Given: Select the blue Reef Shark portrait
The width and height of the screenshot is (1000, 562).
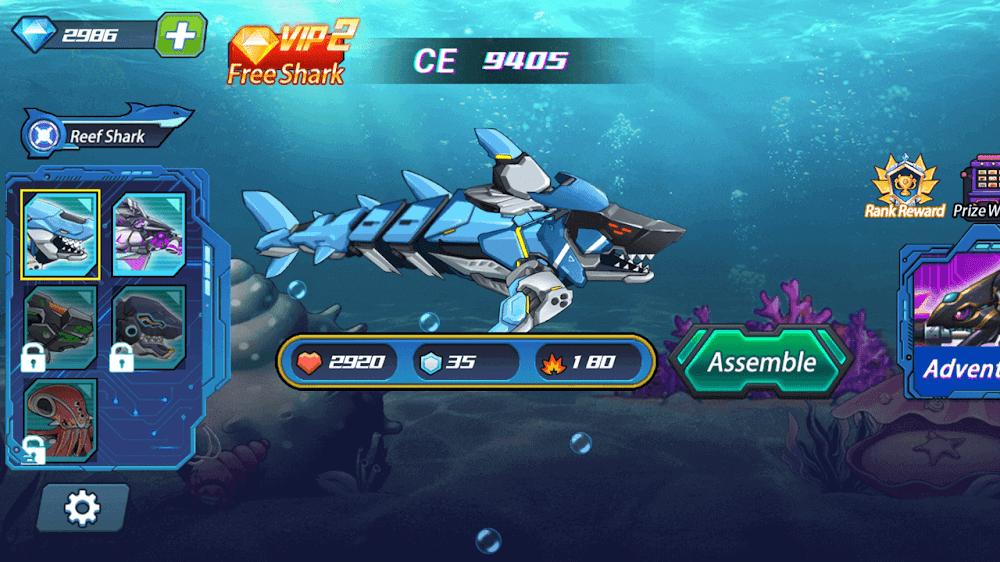Looking at the screenshot, I should click(60, 235).
